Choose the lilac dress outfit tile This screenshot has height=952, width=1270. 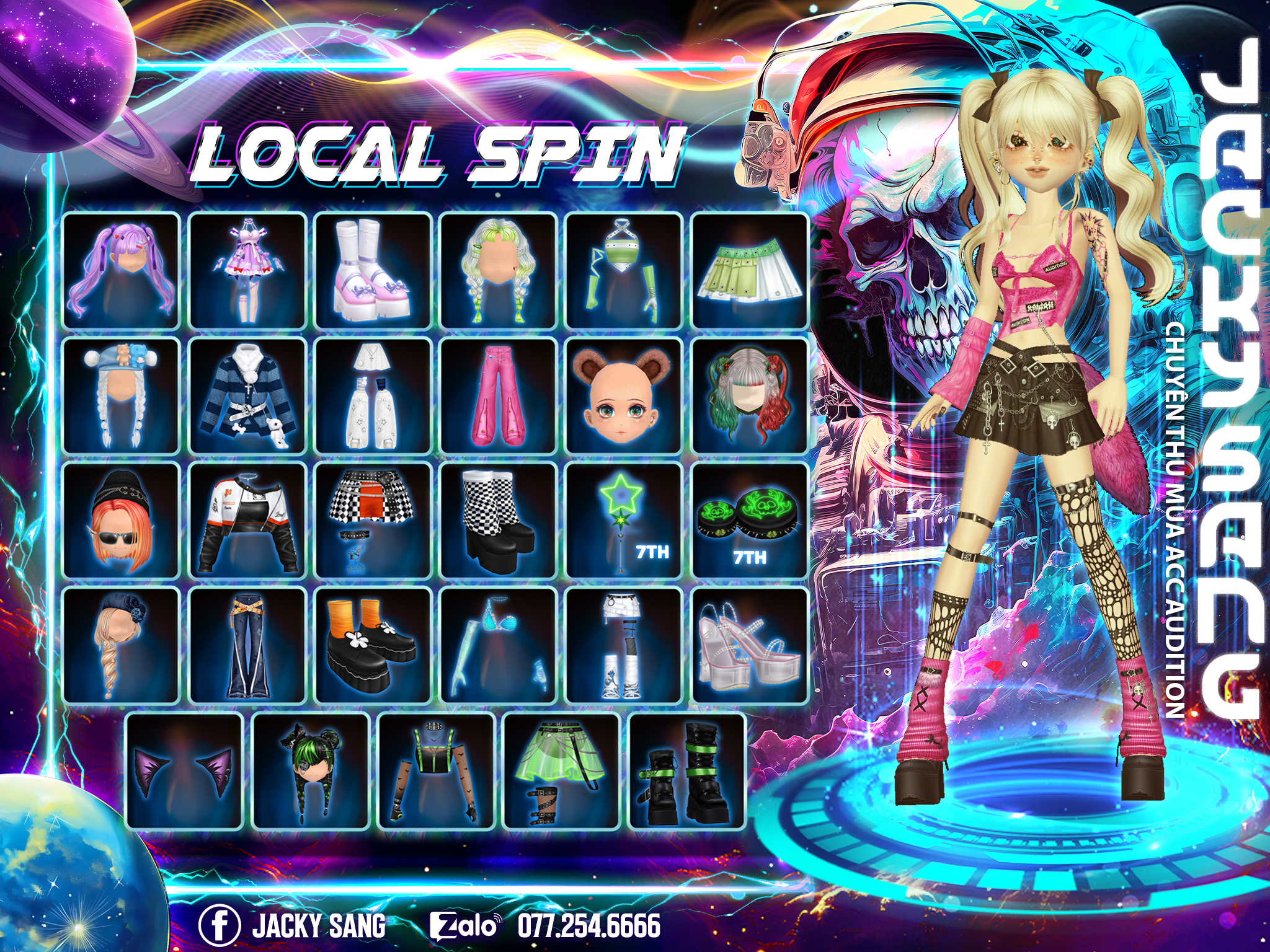click(247, 271)
